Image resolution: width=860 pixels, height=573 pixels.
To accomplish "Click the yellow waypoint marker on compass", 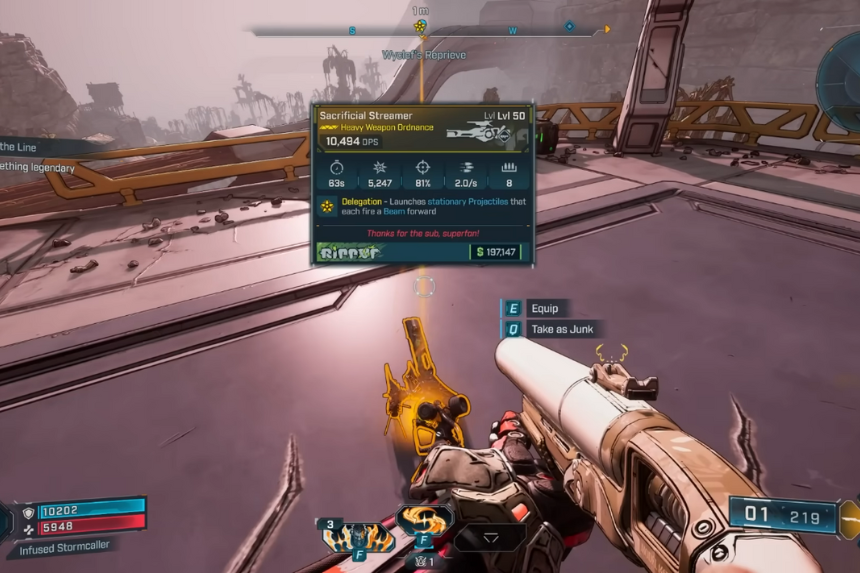I will [x=421, y=26].
